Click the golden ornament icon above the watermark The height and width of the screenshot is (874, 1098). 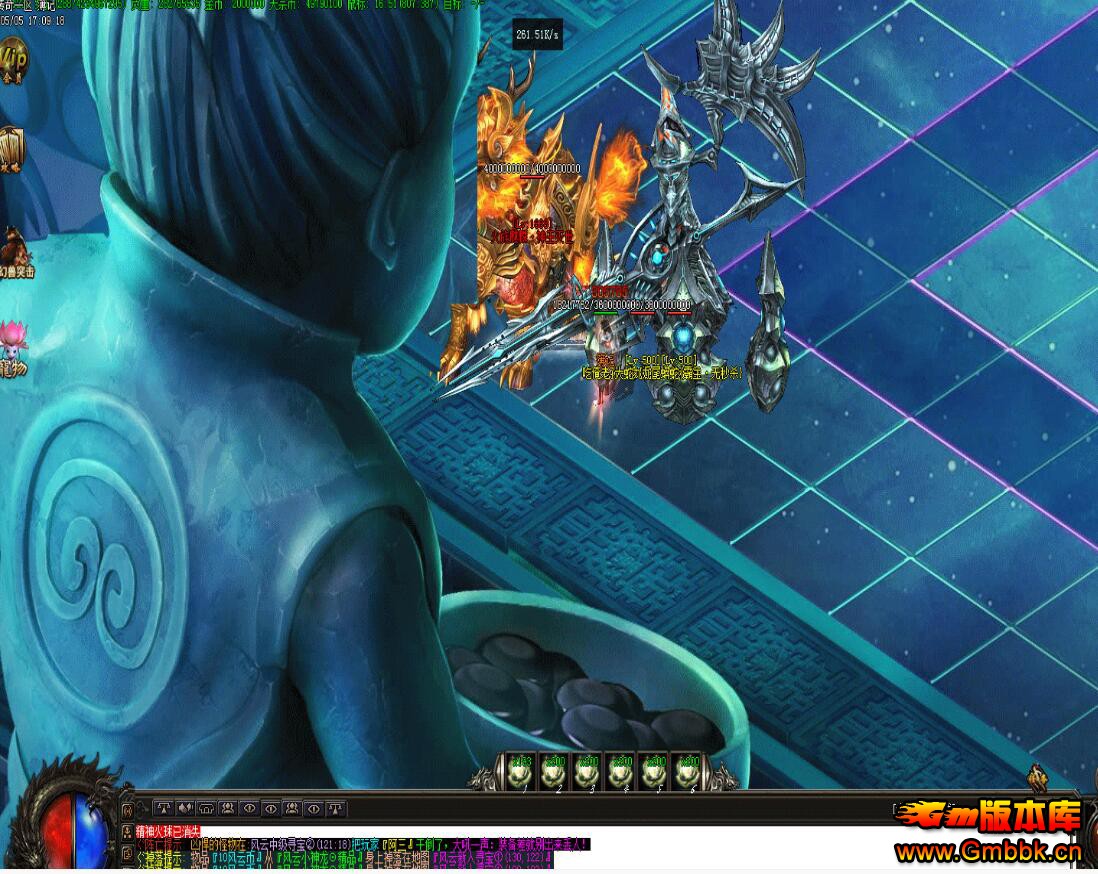(x=1038, y=778)
